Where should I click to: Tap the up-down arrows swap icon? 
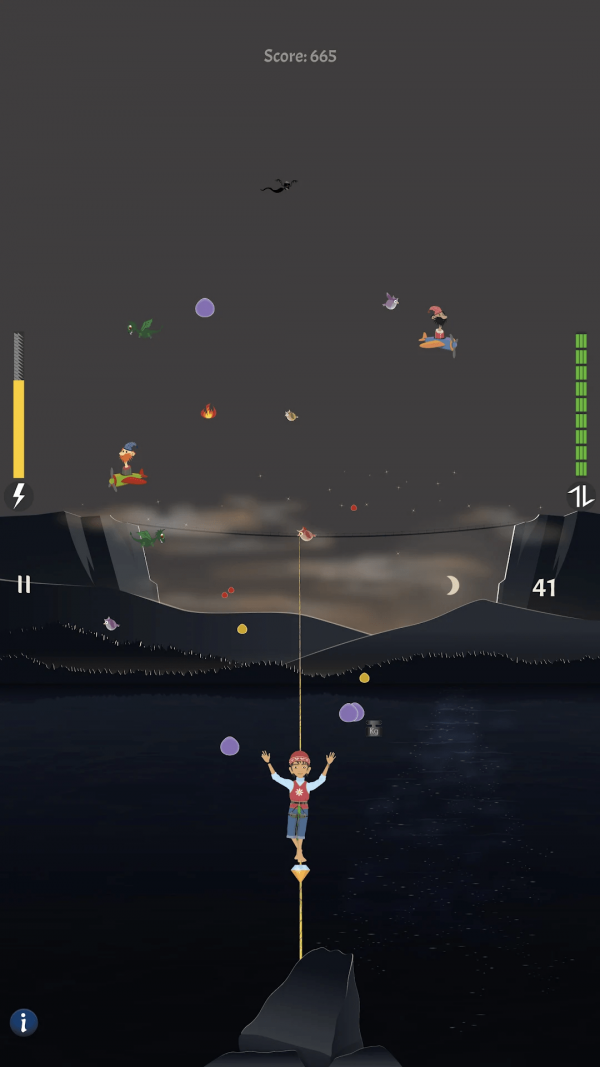click(580, 496)
